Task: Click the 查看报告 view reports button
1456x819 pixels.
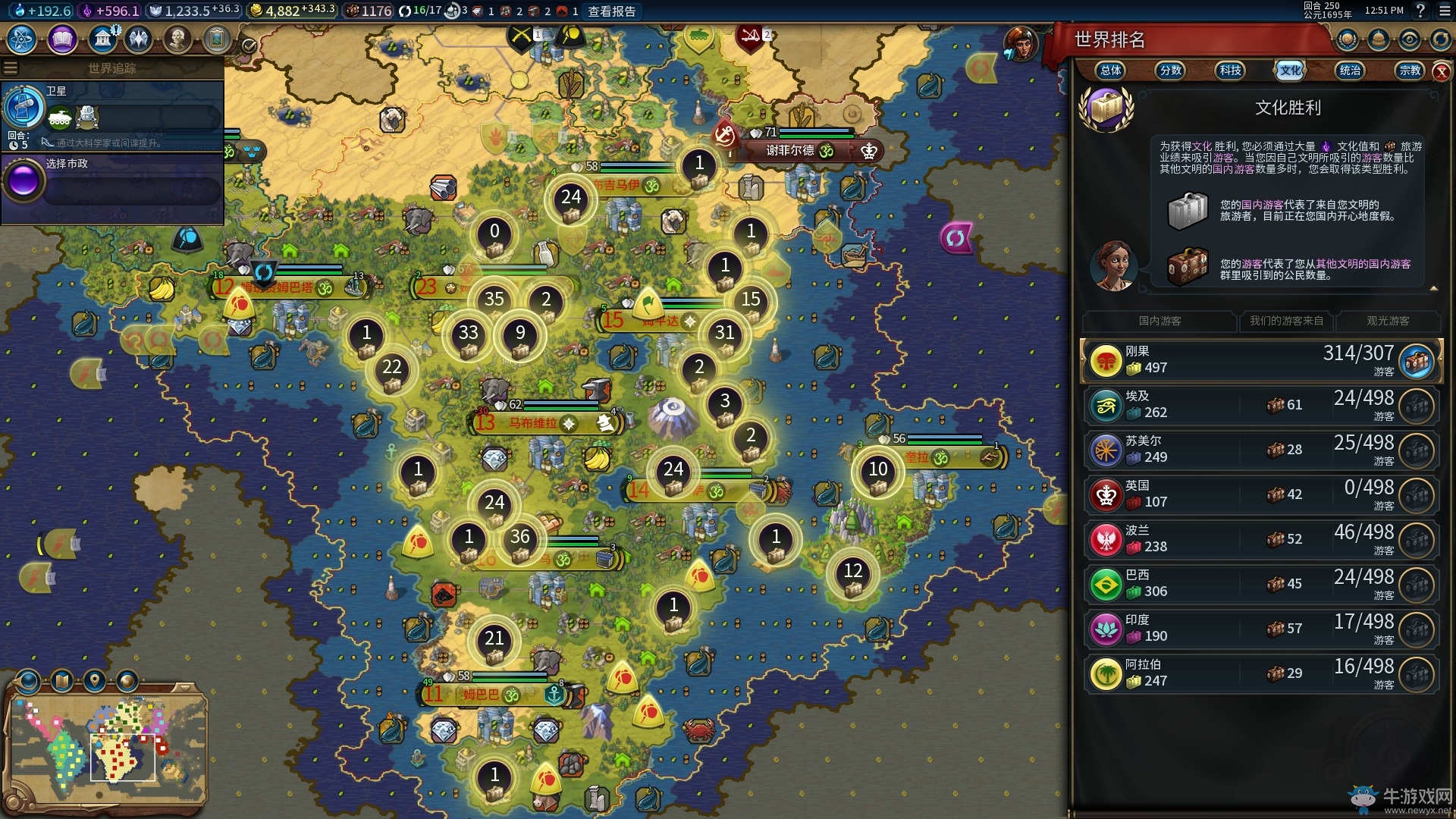Action: [612, 11]
